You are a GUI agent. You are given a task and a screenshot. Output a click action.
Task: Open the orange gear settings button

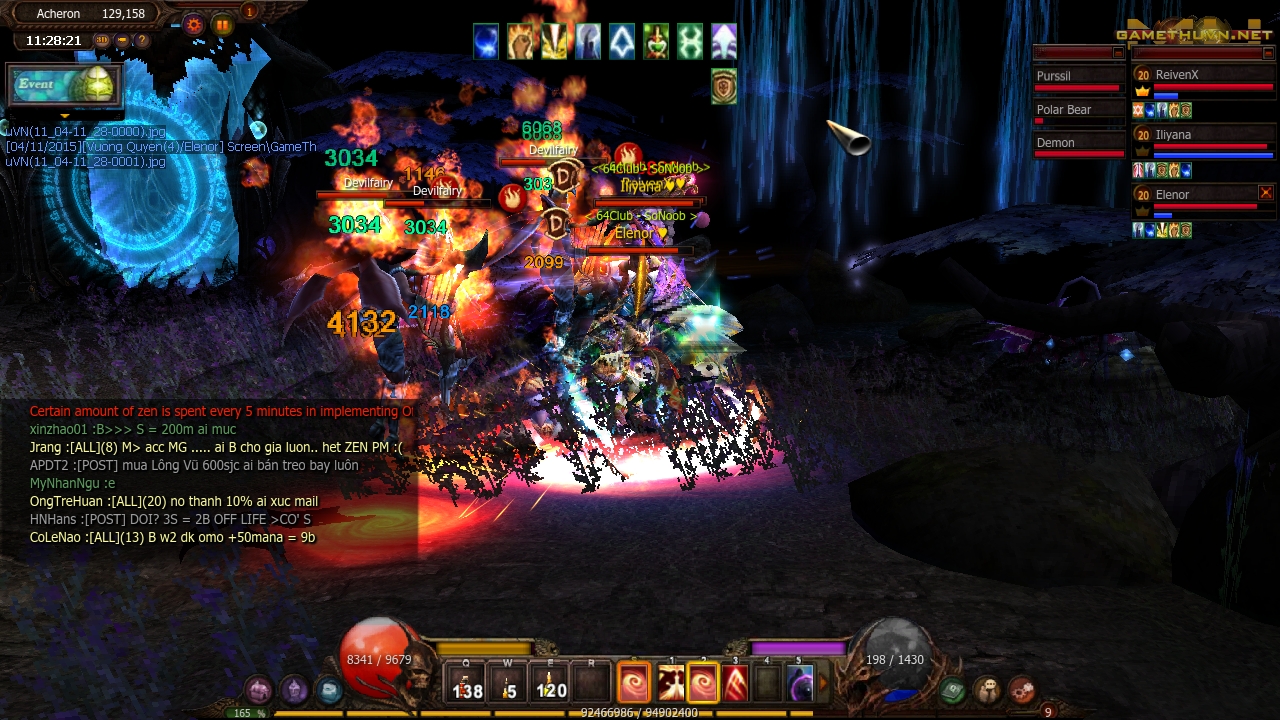(193, 25)
